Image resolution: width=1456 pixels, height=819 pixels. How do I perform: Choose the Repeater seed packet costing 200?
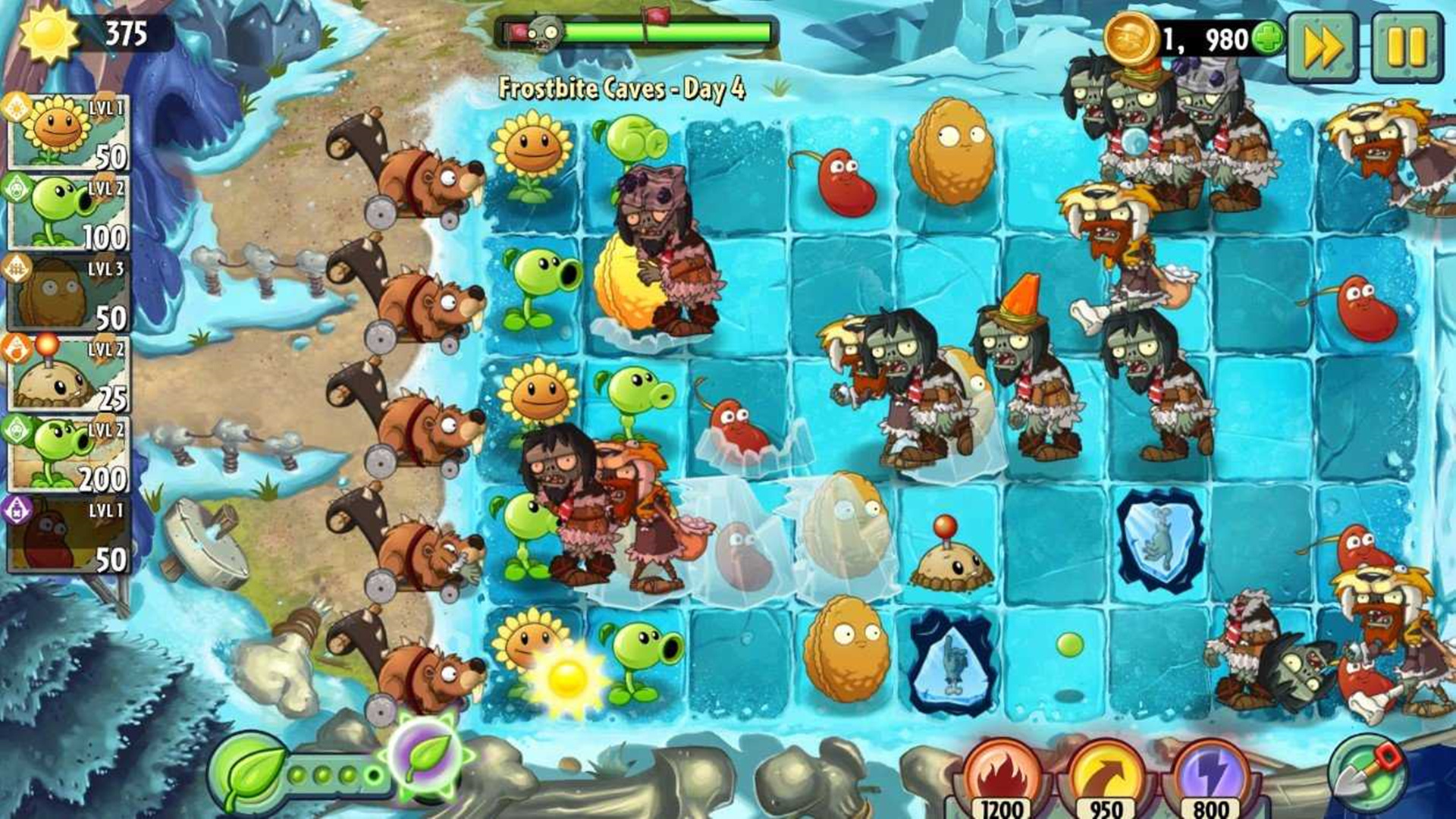[68, 455]
